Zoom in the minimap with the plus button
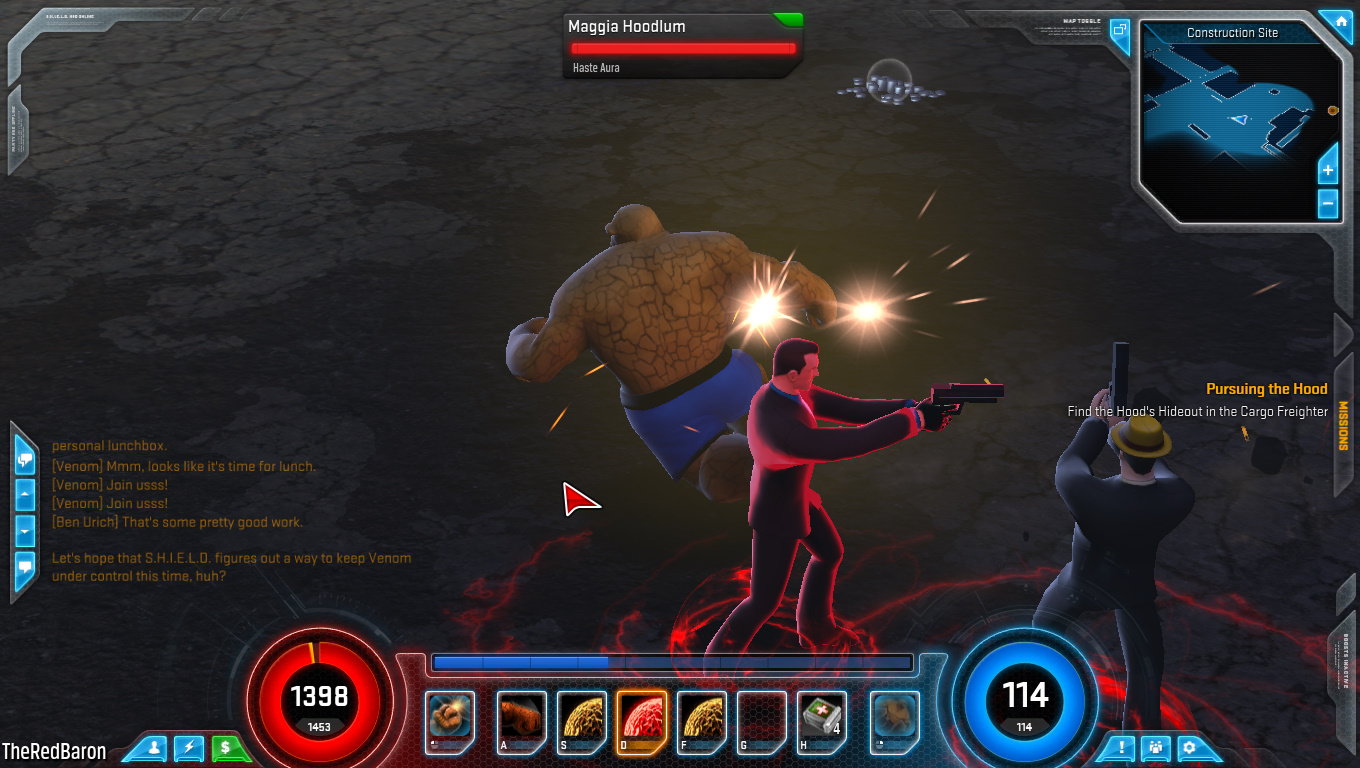 click(1328, 170)
